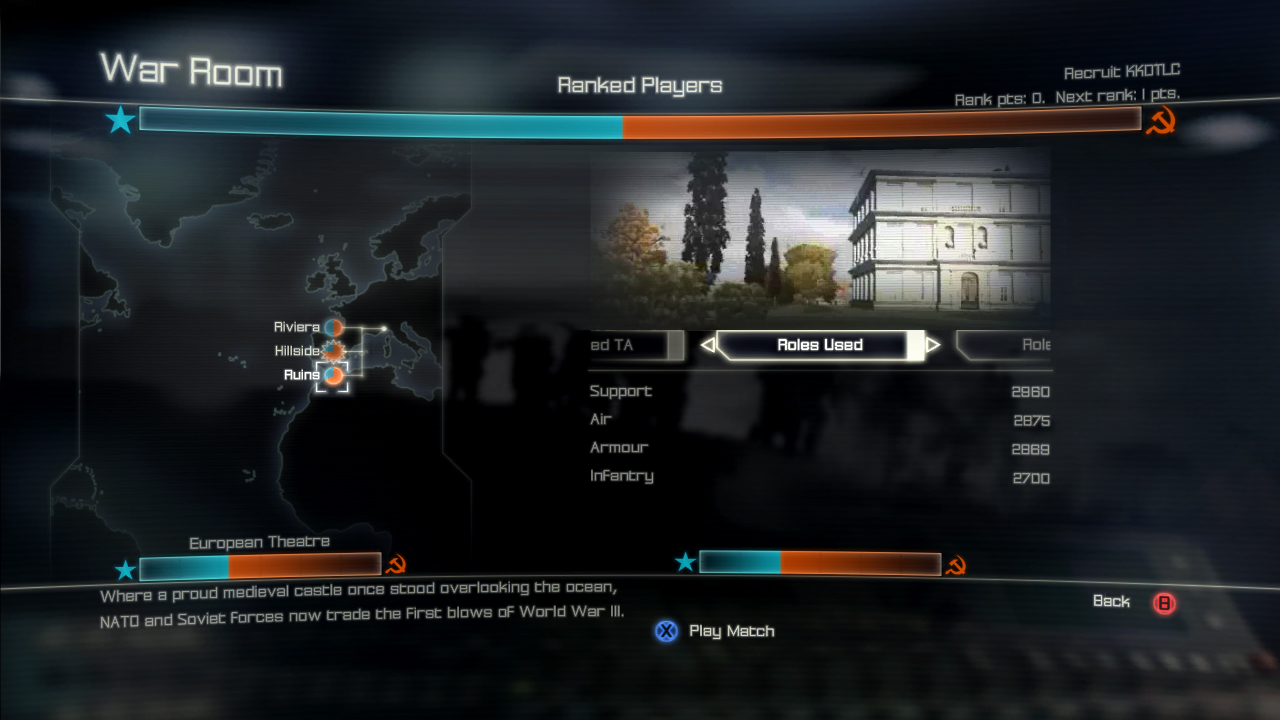This screenshot has width=1280, height=720.
Task: Select the Roles Used stats tab
Action: coord(820,345)
